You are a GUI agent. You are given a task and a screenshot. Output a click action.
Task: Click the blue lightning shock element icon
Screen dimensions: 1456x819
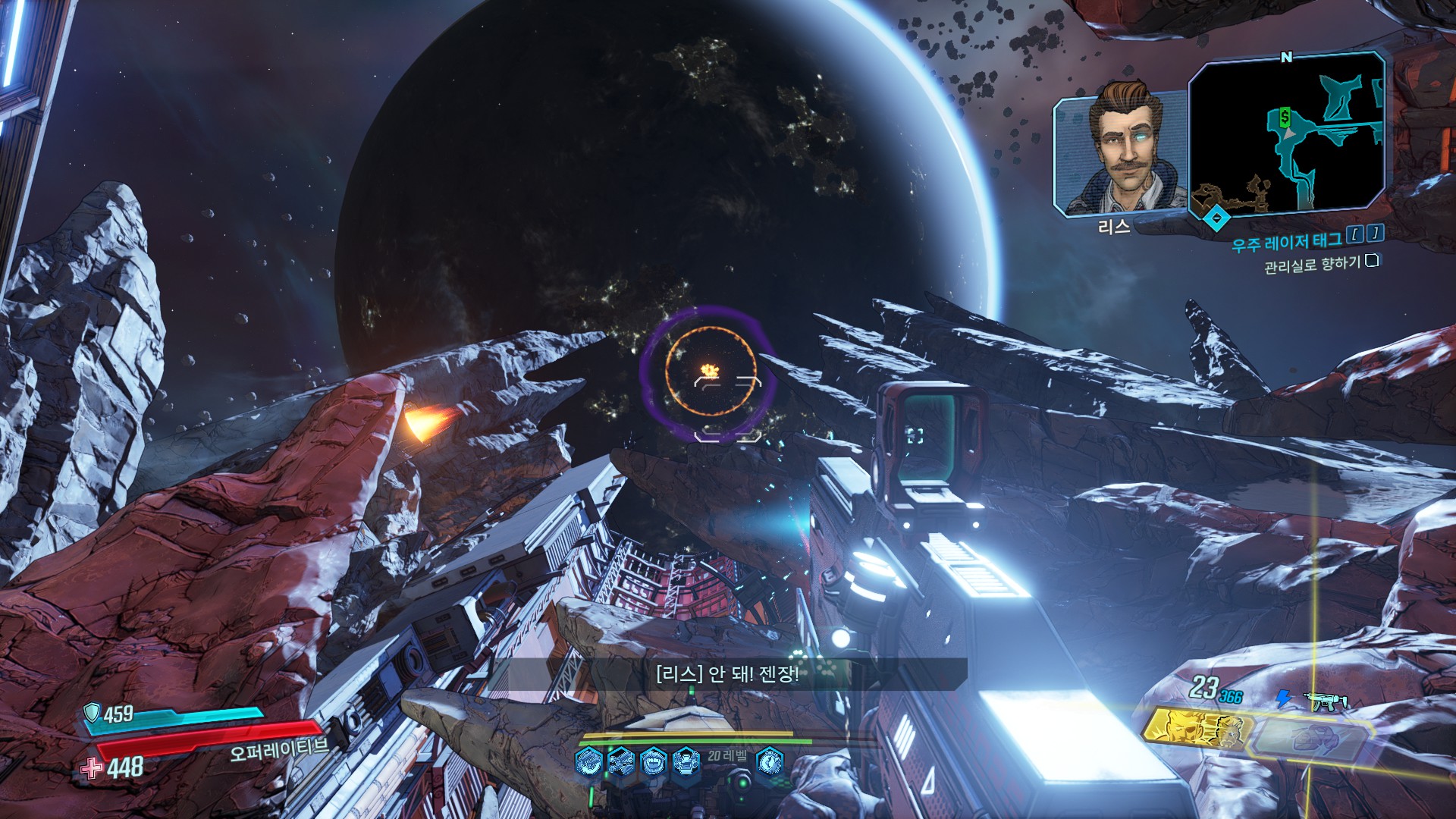(1283, 698)
